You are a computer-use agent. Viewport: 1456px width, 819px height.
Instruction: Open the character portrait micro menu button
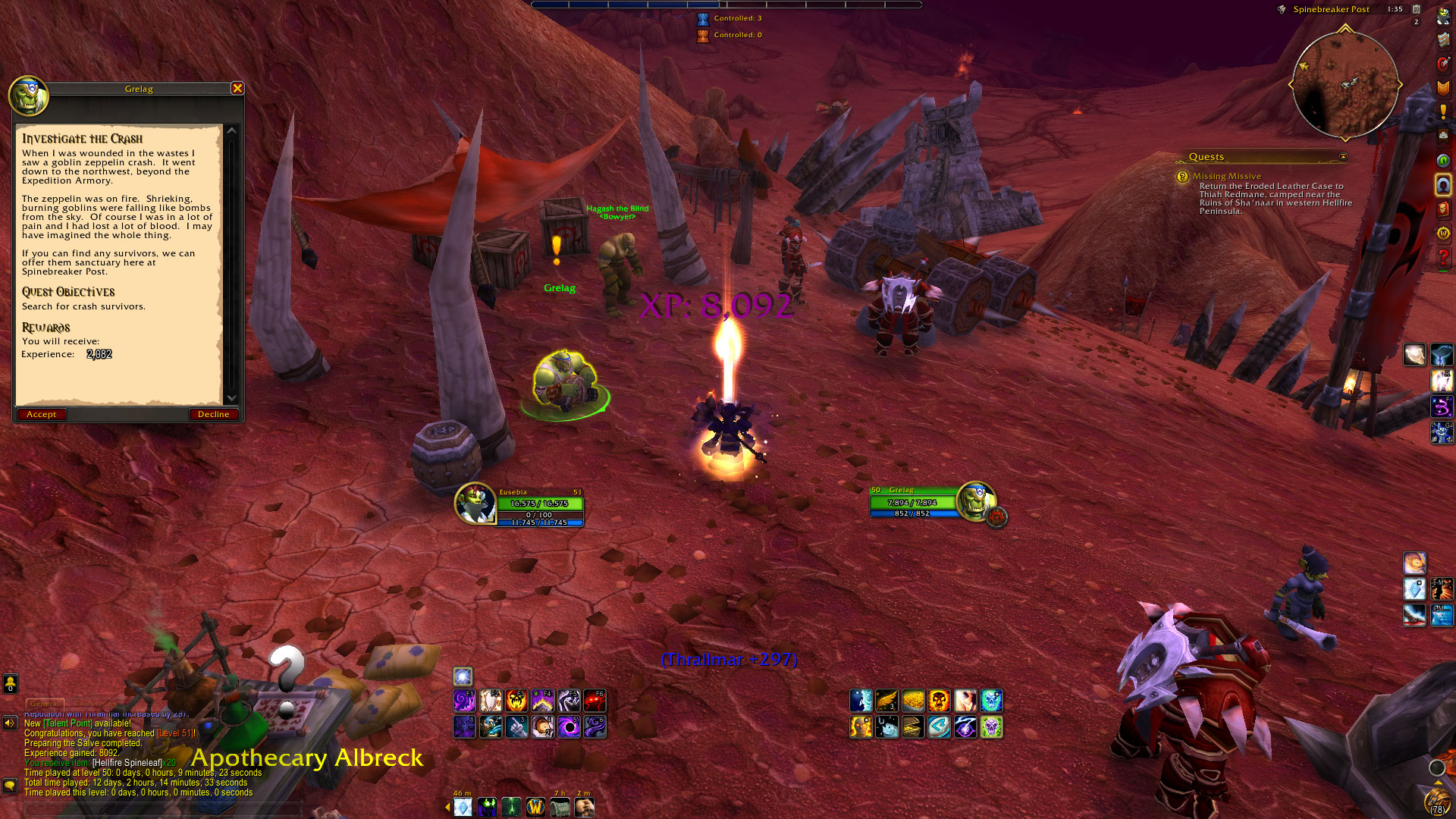pyautogui.click(x=1443, y=17)
